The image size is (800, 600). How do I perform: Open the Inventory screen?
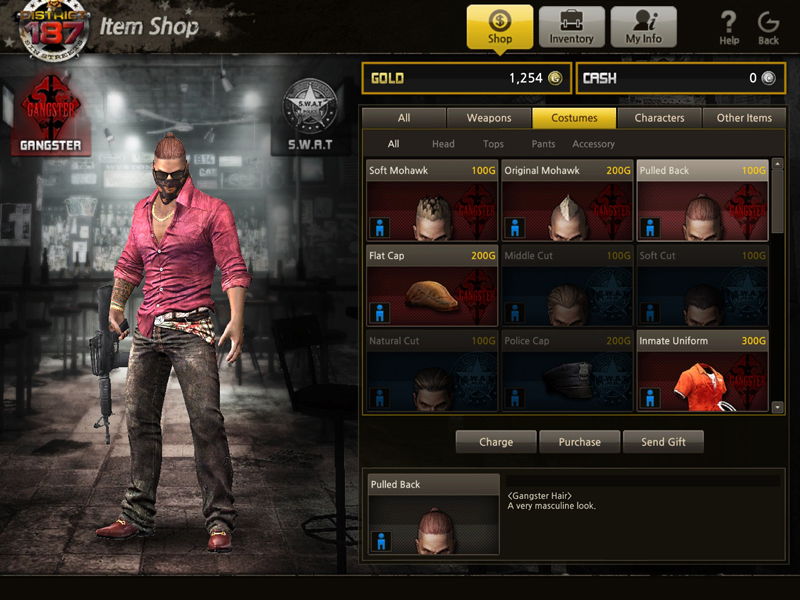coord(572,27)
